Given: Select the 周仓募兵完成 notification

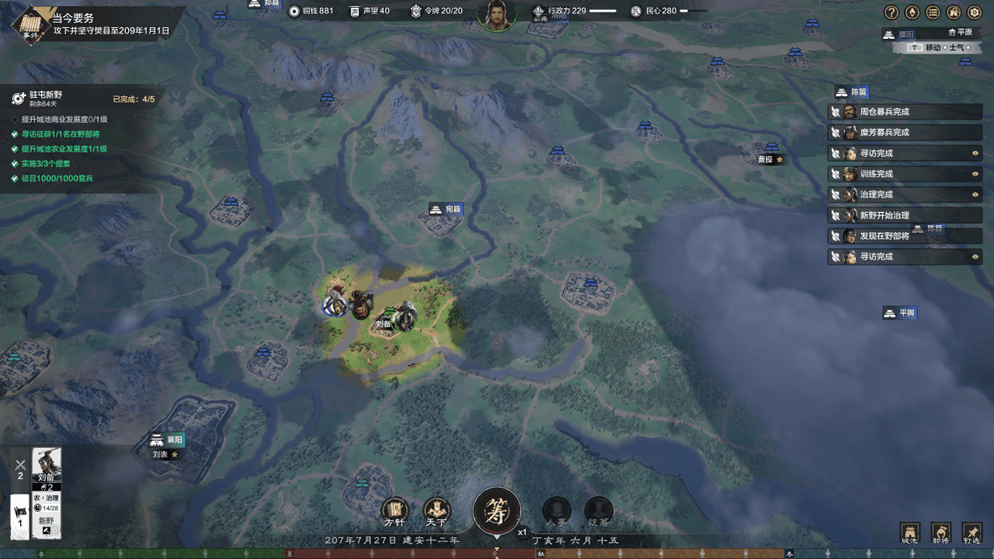Looking at the screenshot, I should pos(905,112).
